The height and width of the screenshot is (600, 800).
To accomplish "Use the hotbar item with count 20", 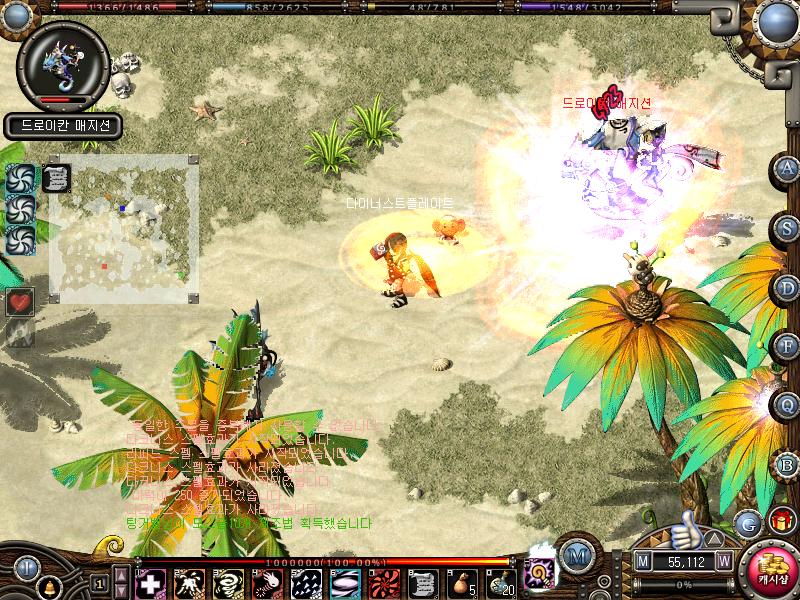I will (x=502, y=582).
